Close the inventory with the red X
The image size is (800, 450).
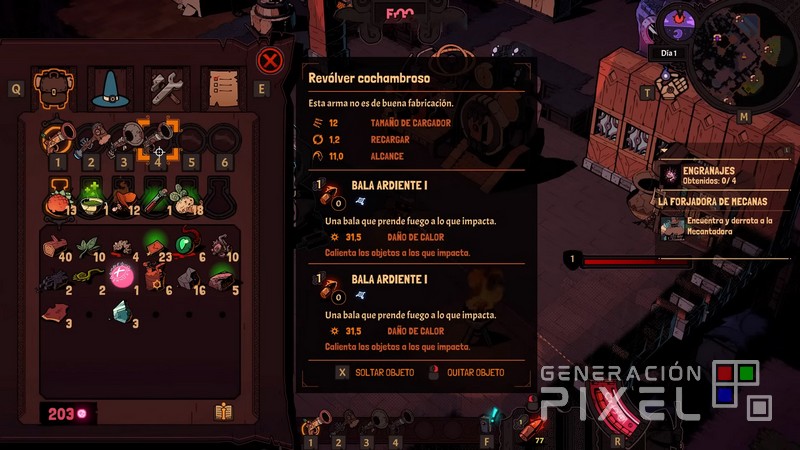coord(269,61)
